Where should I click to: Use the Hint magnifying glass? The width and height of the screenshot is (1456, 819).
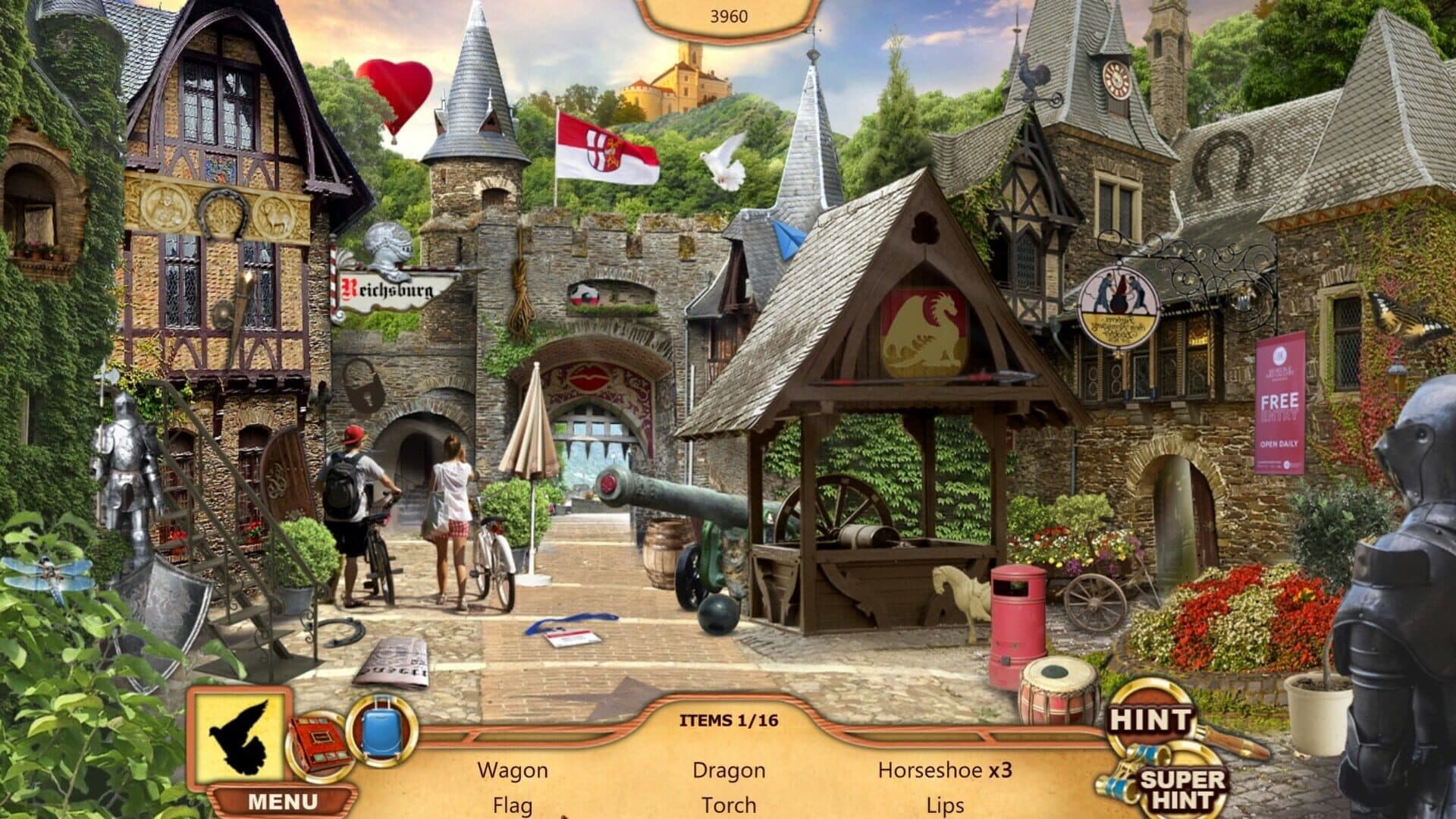(x=1152, y=720)
